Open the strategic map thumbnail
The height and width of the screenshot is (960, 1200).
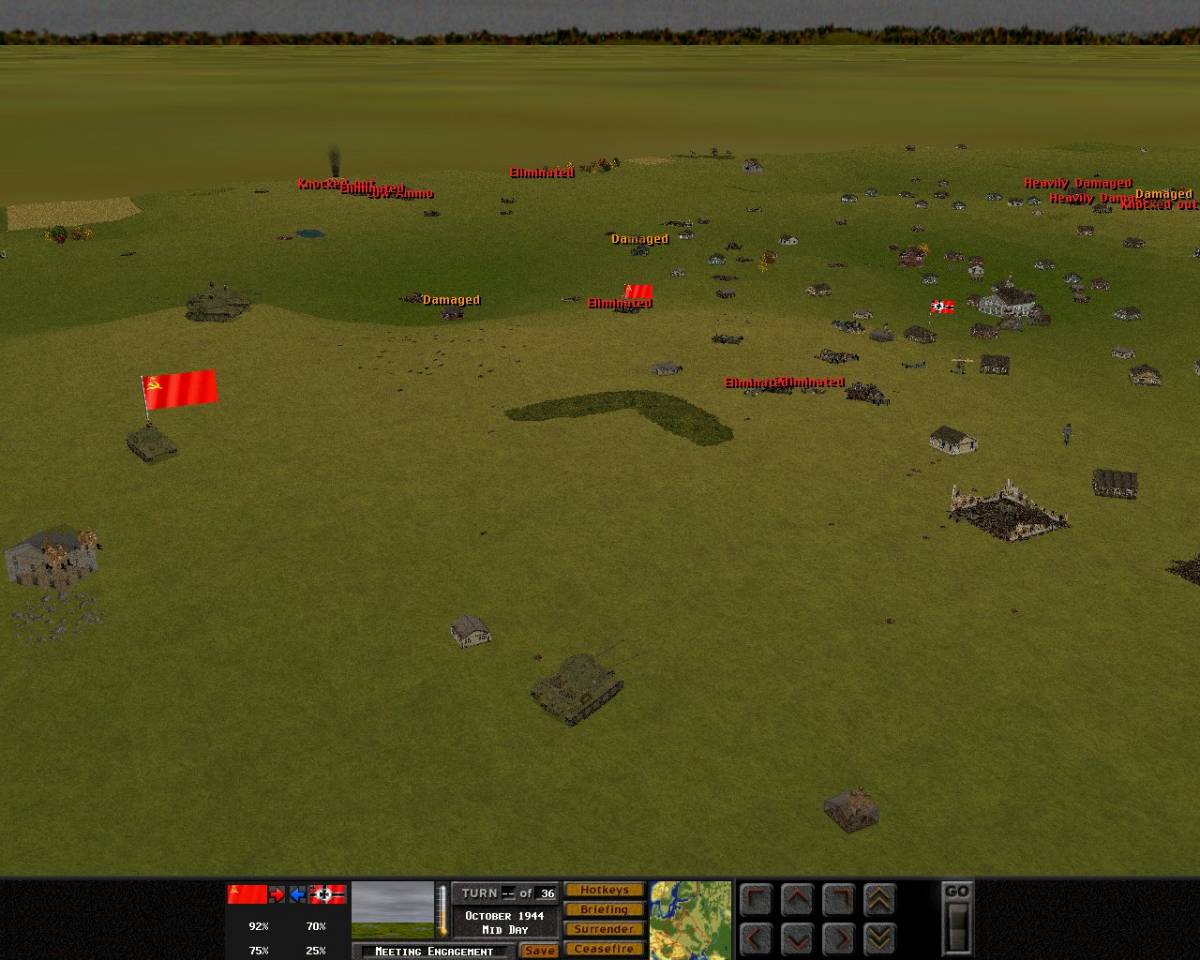click(x=690, y=919)
